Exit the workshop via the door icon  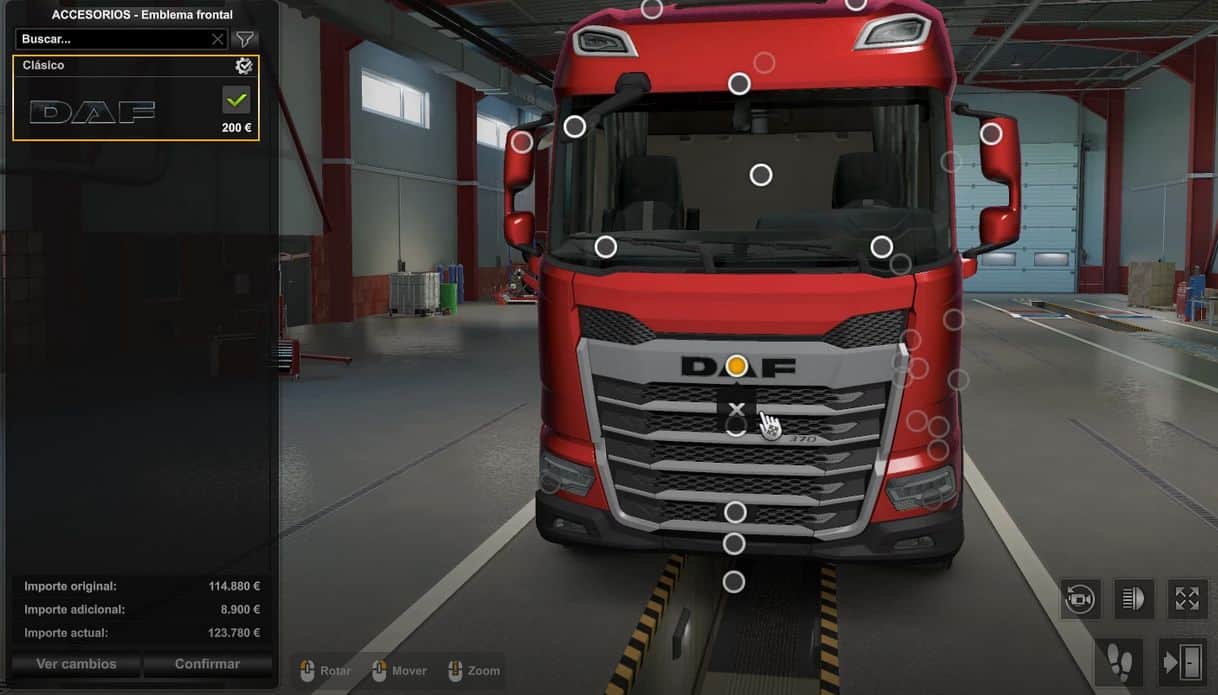[x=1183, y=661]
